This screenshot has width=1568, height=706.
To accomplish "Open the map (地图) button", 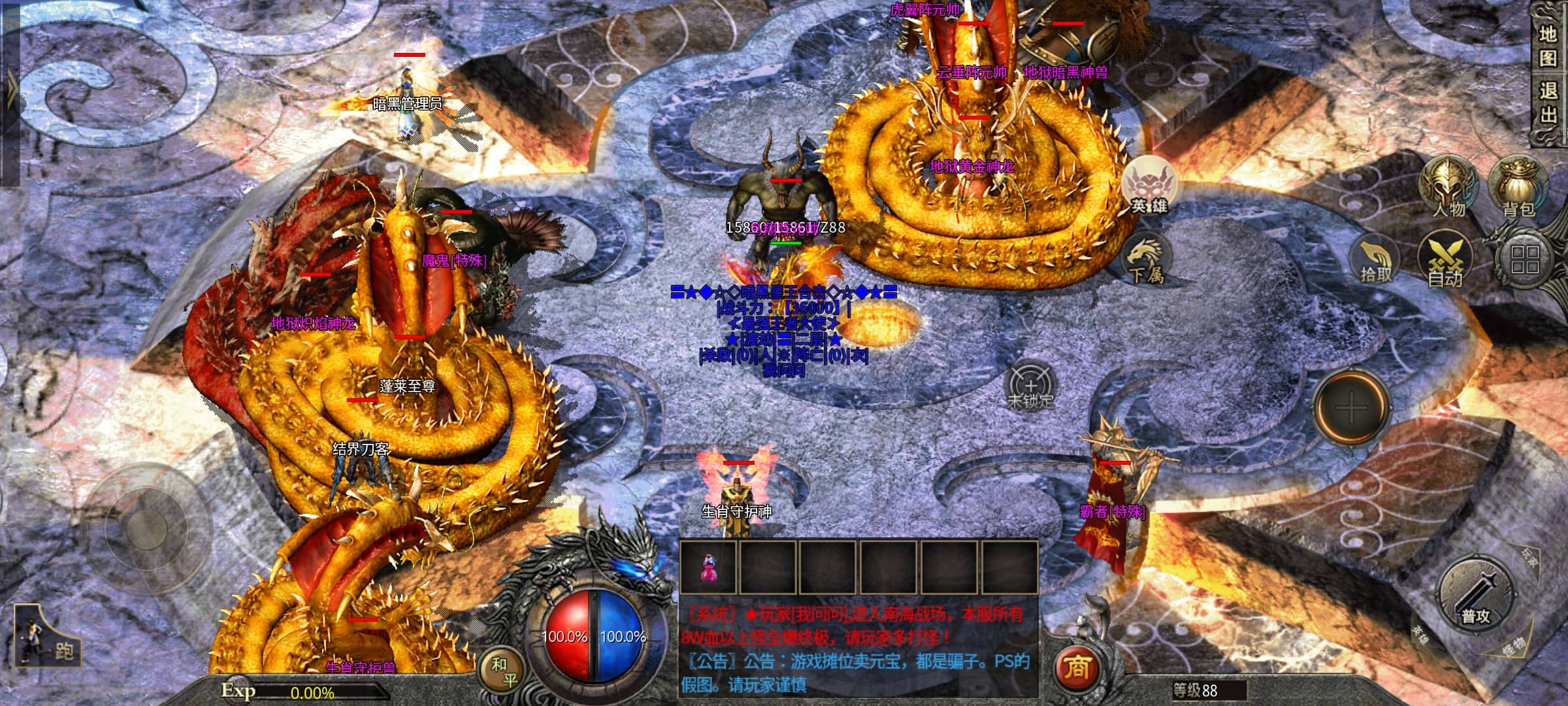I will (1548, 46).
